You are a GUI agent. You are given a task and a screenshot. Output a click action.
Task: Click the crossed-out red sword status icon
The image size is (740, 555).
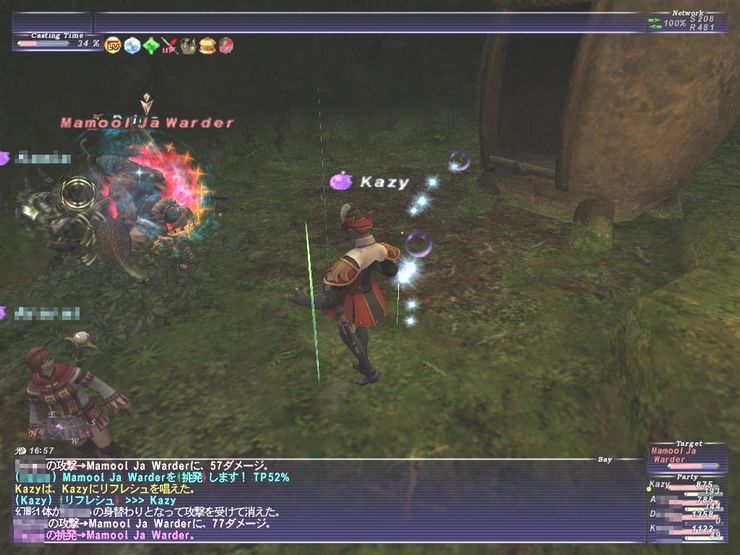(x=169, y=45)
